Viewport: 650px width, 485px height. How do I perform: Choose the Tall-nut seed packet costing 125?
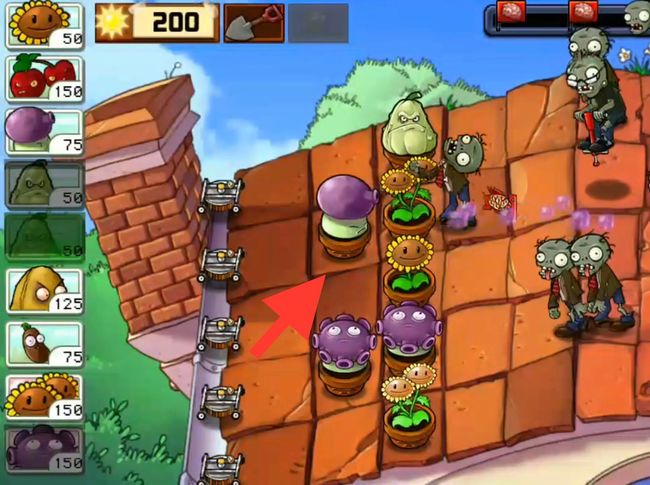pyautogui.click(x=44, y=290)
